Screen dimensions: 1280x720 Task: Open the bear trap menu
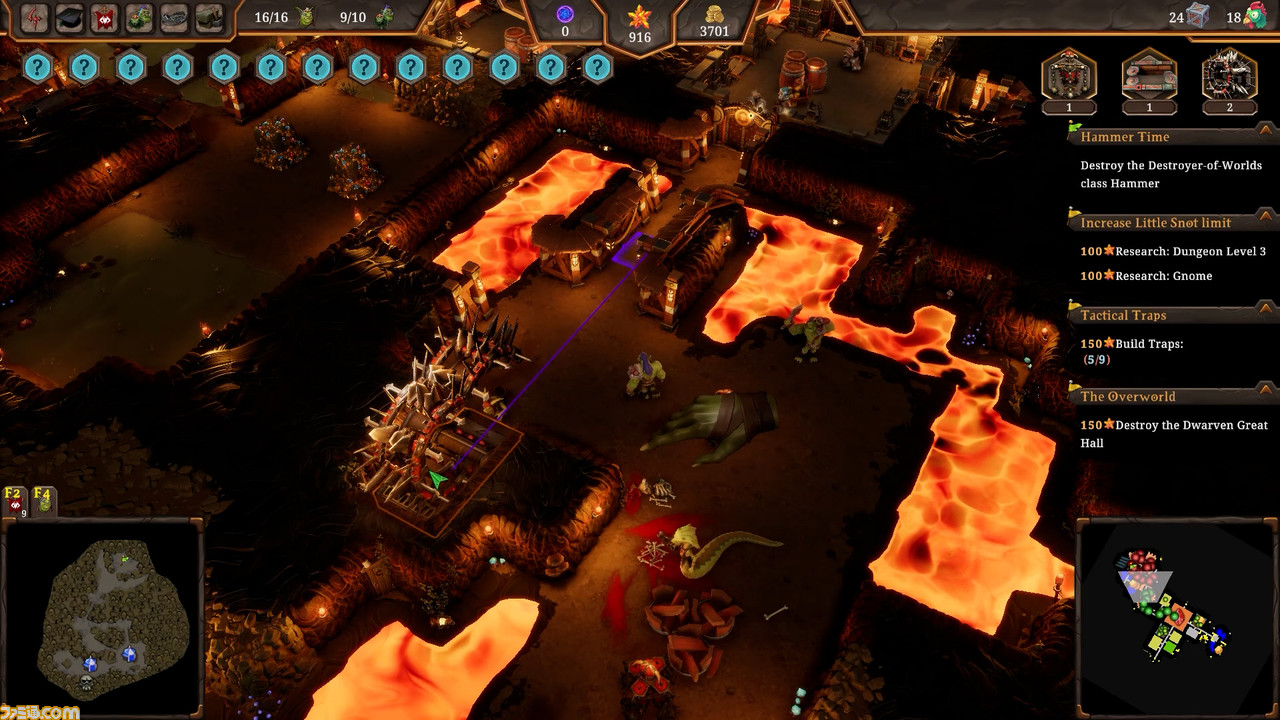[174, 17]
